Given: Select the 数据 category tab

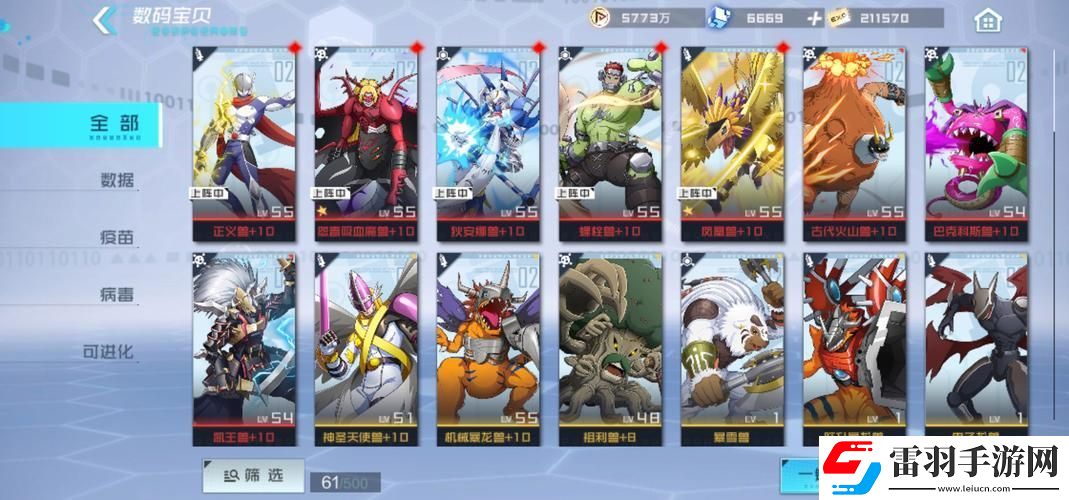Looking at the screenshot, I should click(x=117, y=181).
